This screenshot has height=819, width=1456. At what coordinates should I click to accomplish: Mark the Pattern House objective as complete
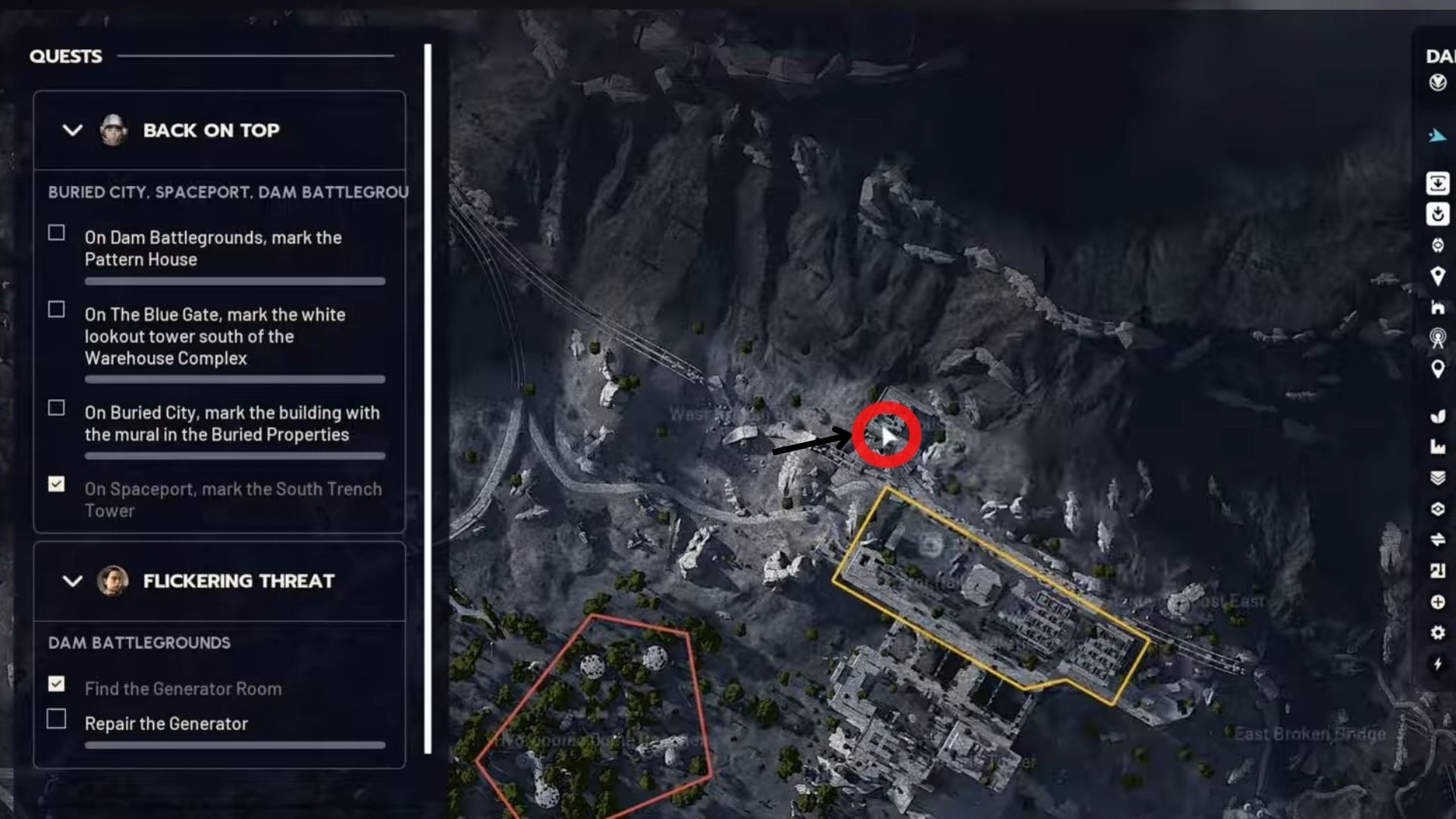pyautogui.click(x=55, y=232)
